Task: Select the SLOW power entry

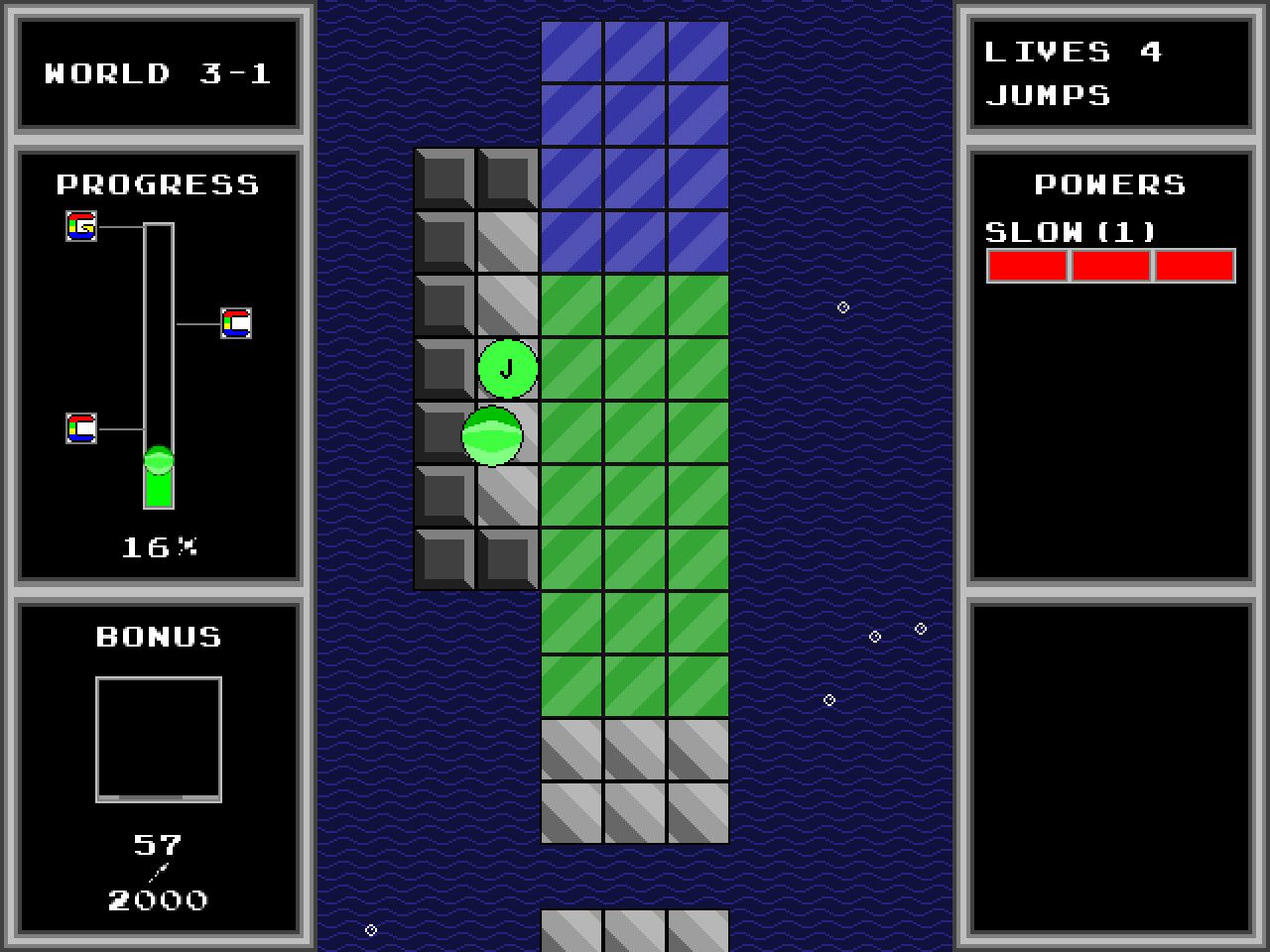Action: tap(1071, 232)
